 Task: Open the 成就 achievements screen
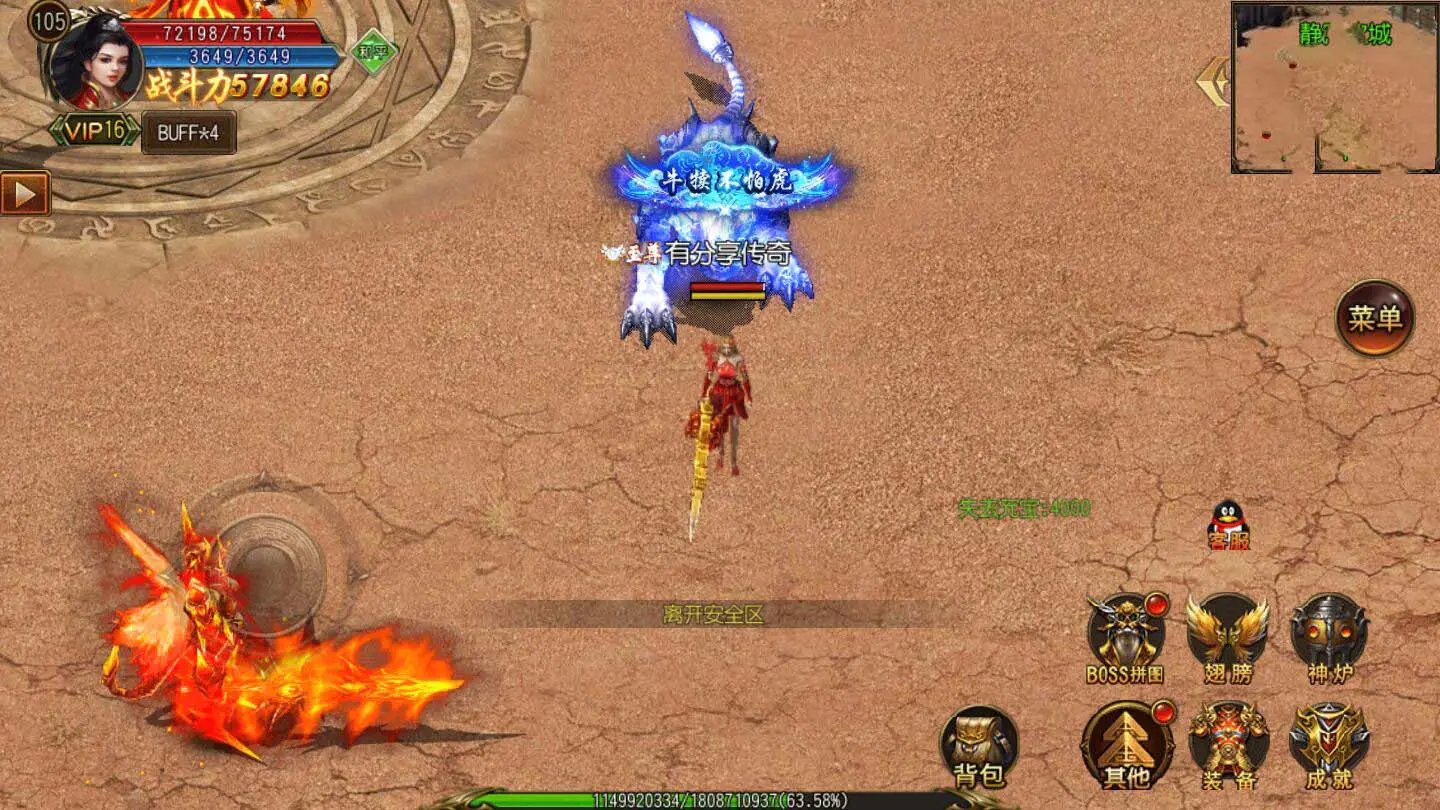1329,743
